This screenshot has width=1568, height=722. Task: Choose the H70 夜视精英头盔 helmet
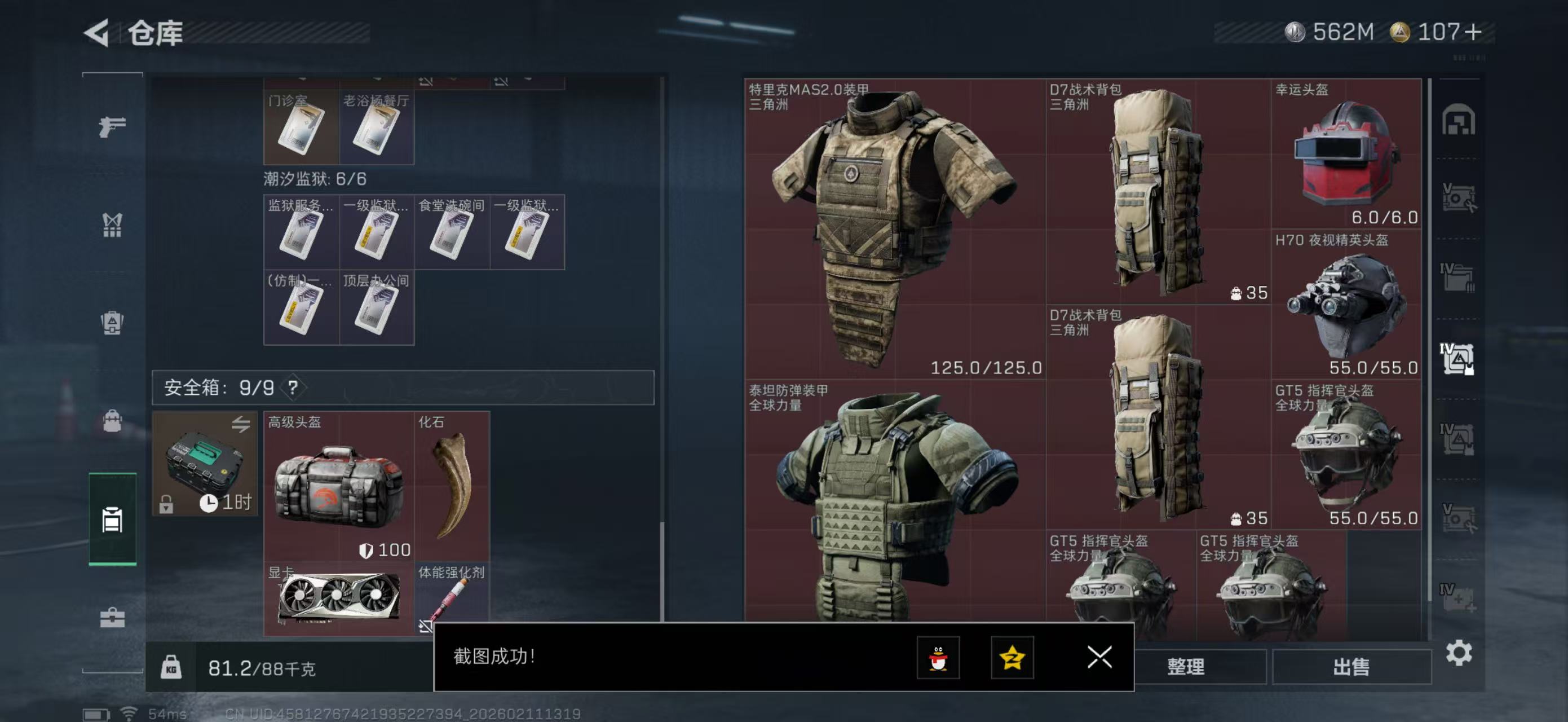click(x=1345, y=305)
